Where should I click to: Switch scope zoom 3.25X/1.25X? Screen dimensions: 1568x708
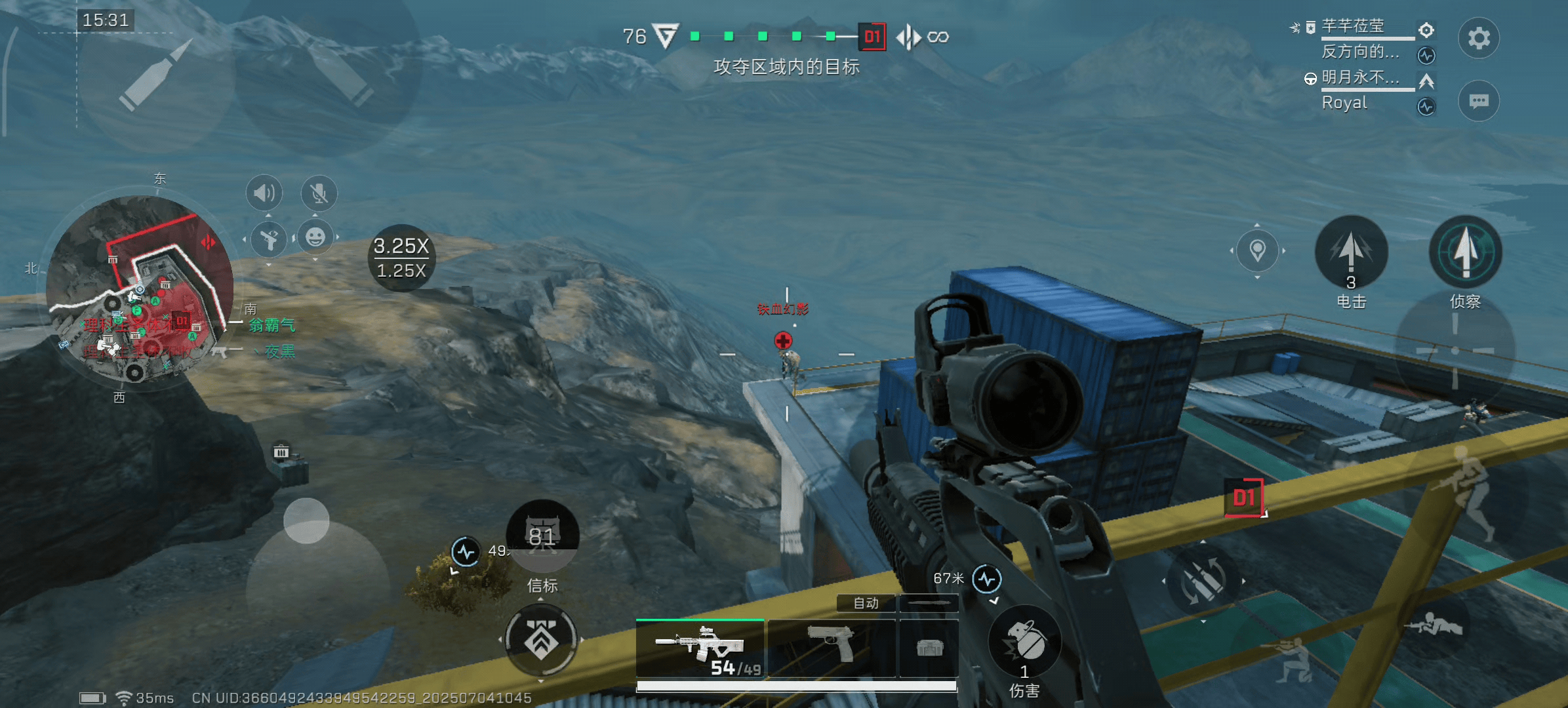401,258
